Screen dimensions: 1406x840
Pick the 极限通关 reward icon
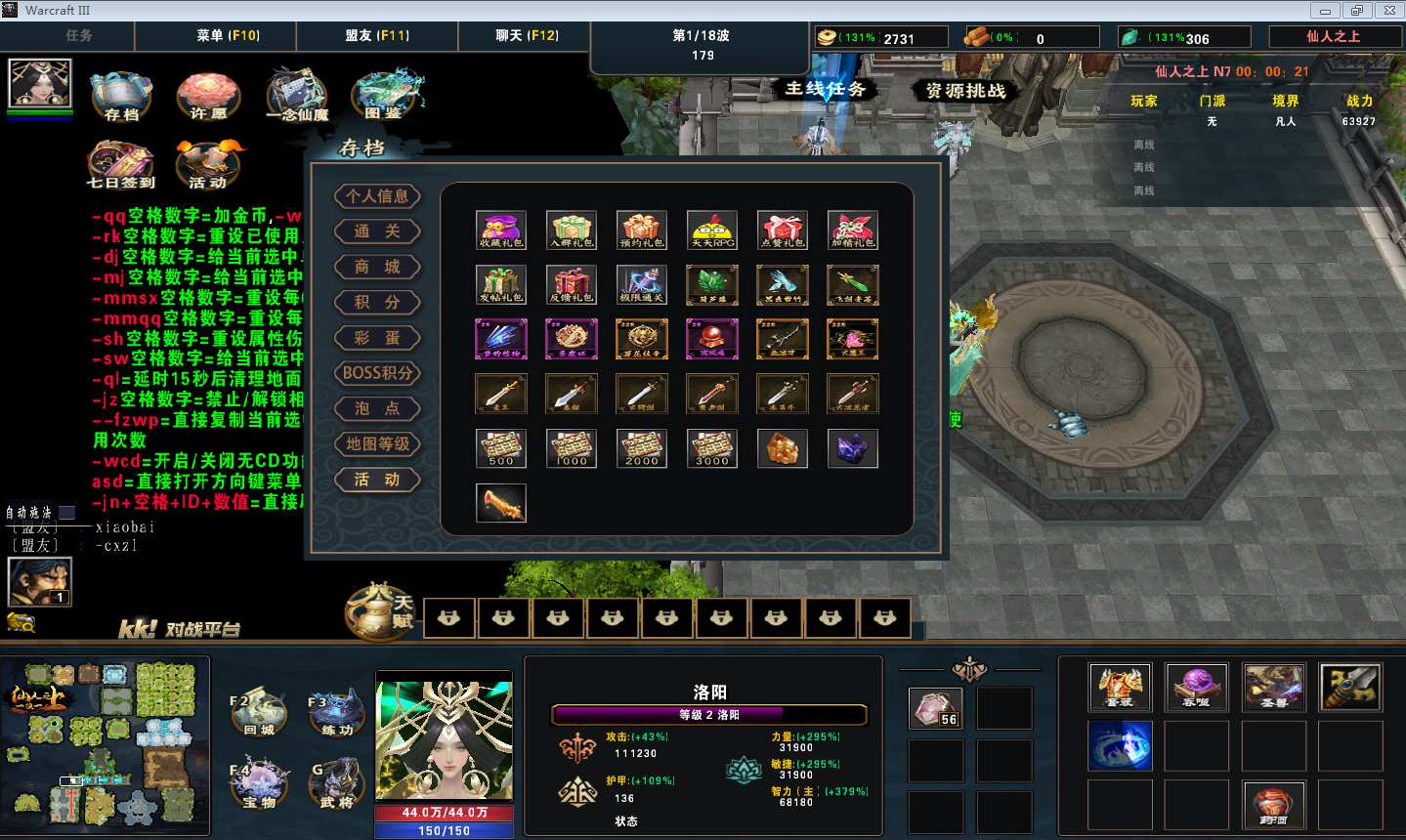(642, 284)
